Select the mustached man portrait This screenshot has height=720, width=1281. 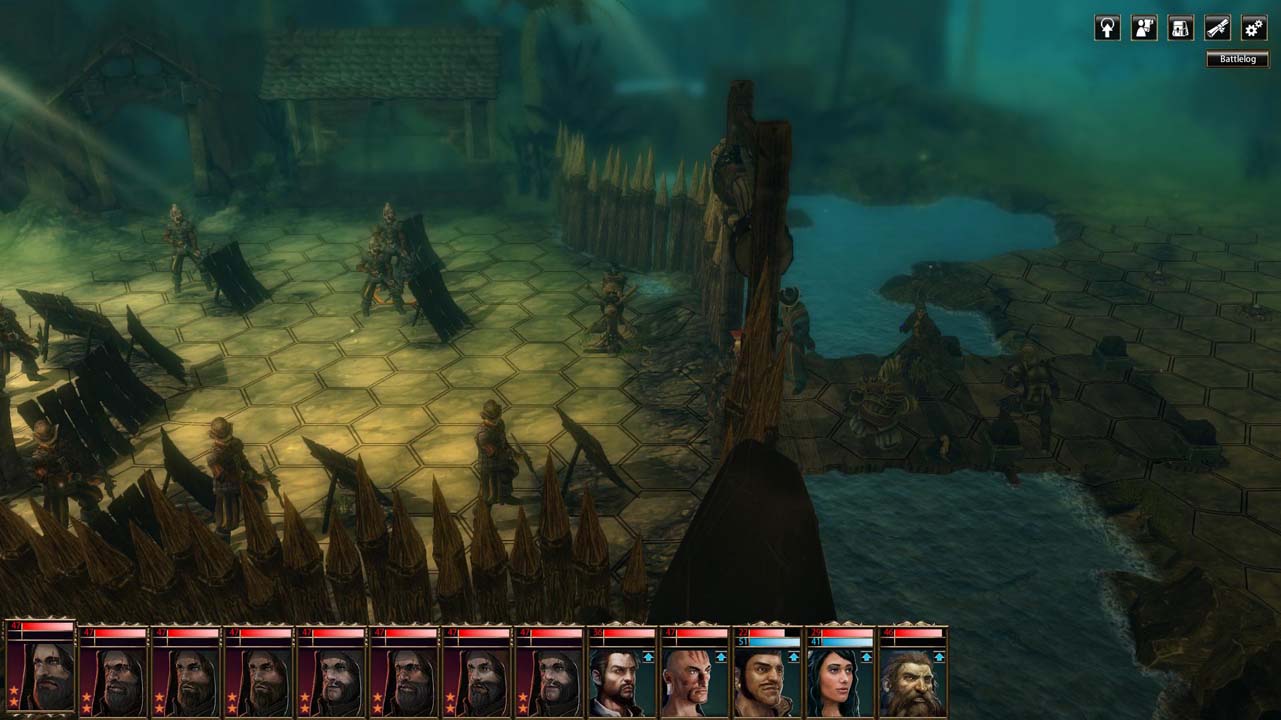point(767,681)
